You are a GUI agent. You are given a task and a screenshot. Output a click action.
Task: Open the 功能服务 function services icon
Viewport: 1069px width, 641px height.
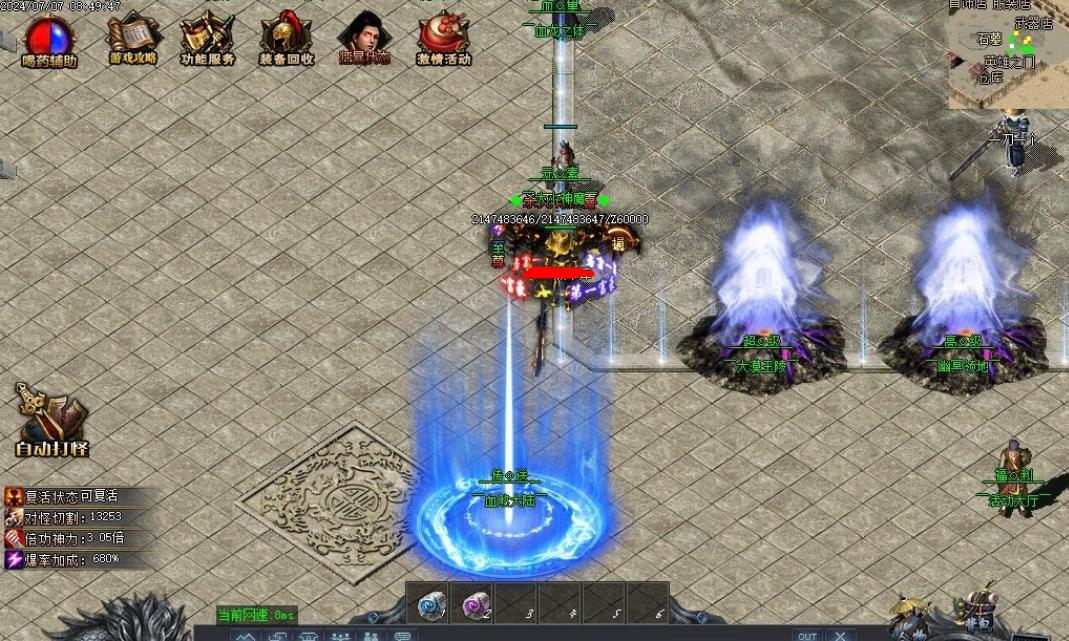[207, 36]
